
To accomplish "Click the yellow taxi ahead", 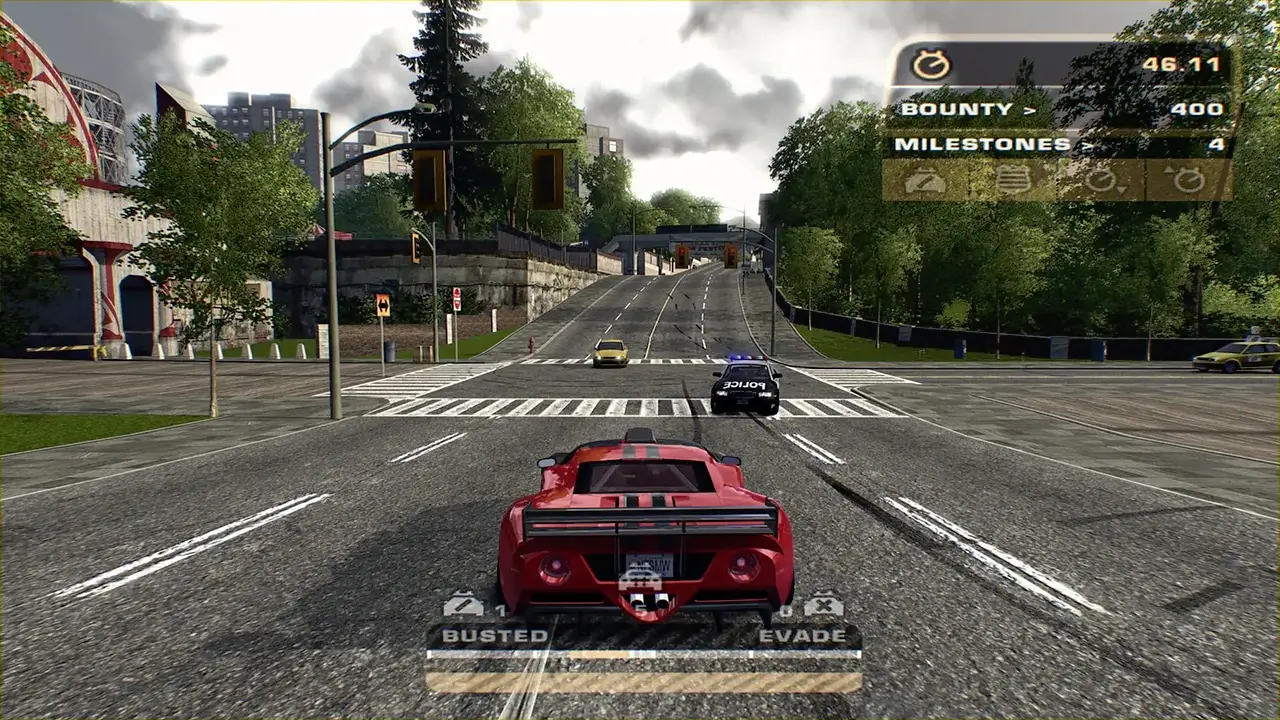I will [609, 354].
